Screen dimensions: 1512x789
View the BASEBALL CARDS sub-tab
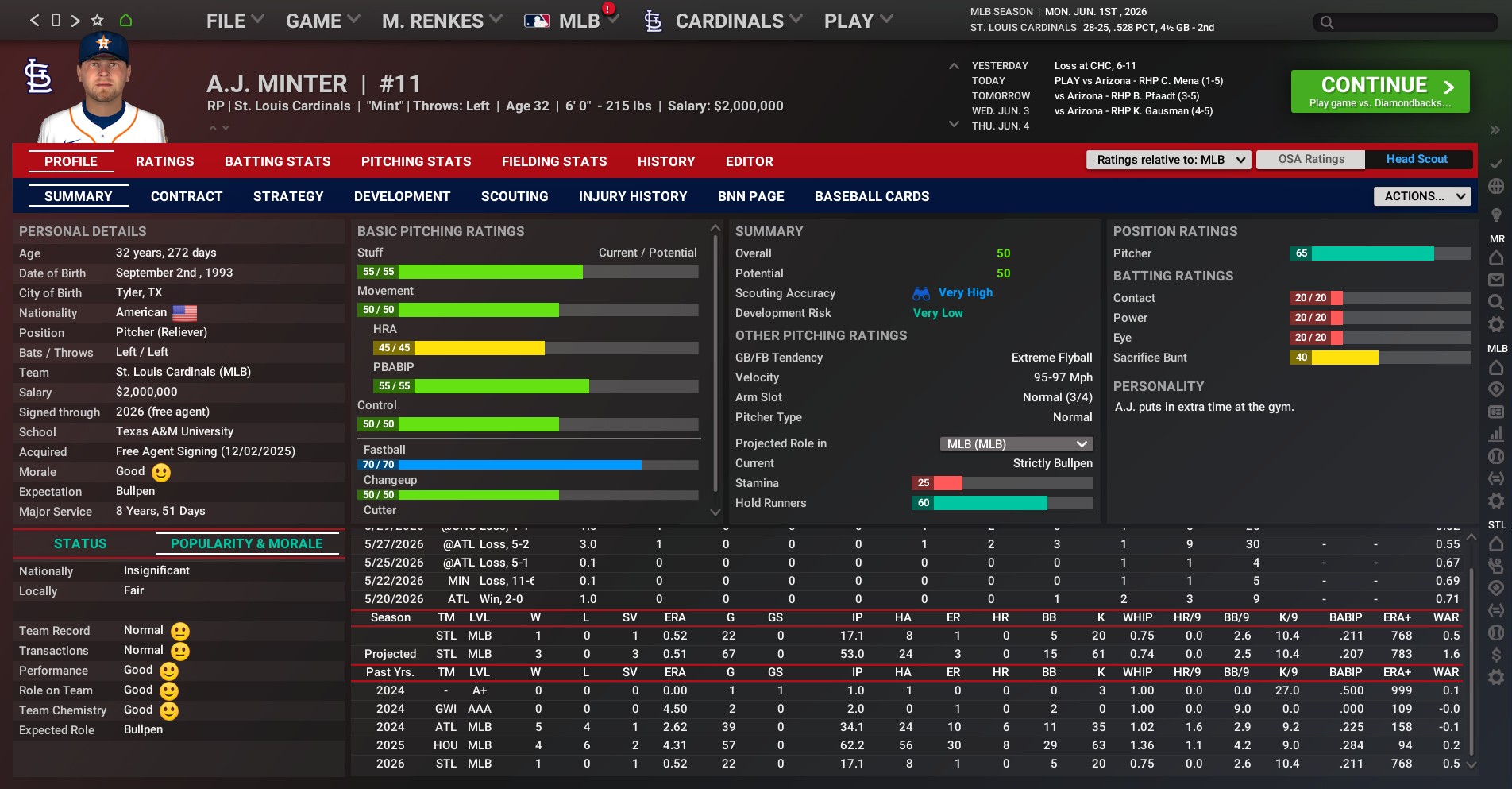(871, 196)
